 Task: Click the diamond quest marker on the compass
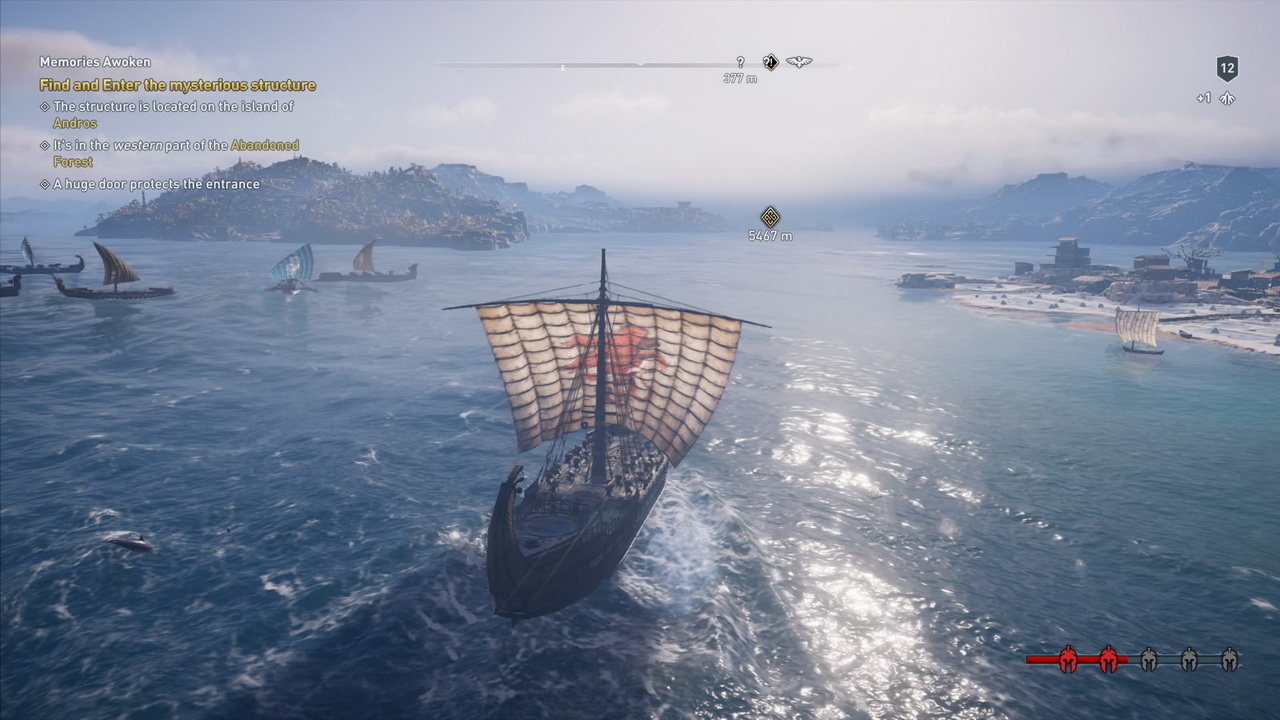[x=770, y=62]
